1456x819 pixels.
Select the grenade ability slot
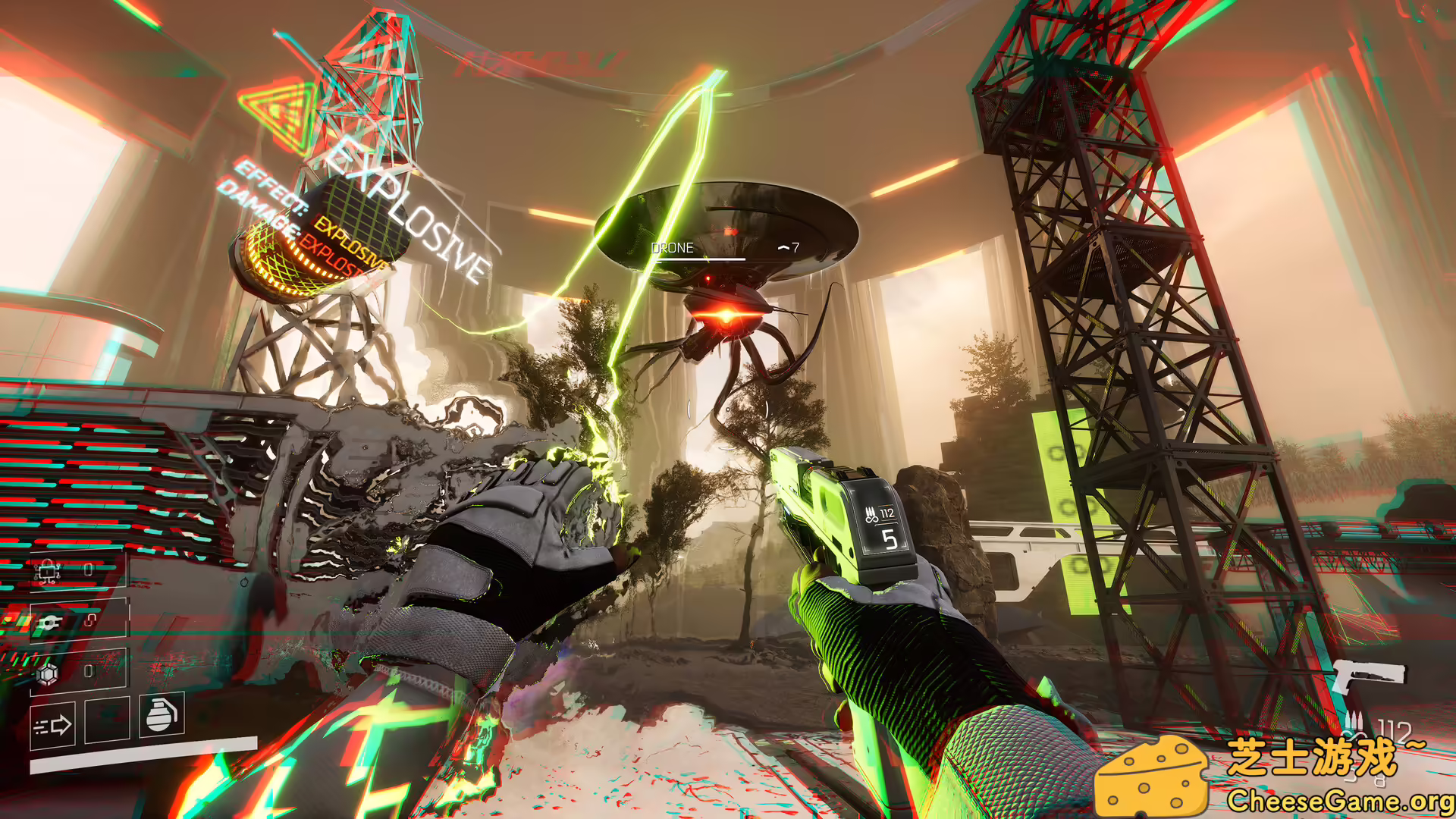pyautogui.click(x=161, y=714)
